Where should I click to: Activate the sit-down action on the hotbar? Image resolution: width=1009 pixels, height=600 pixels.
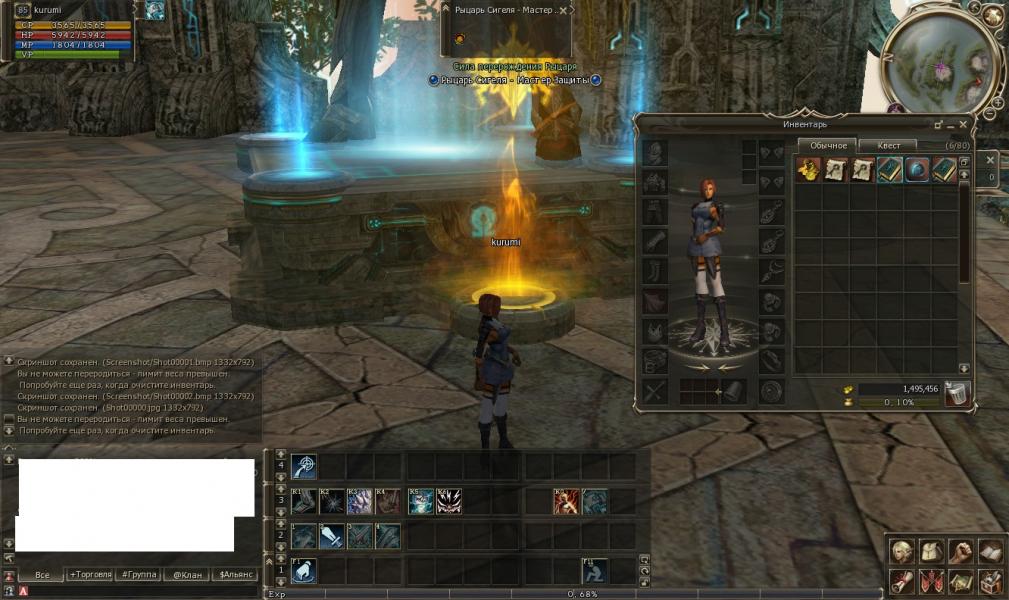pos(594,571)
